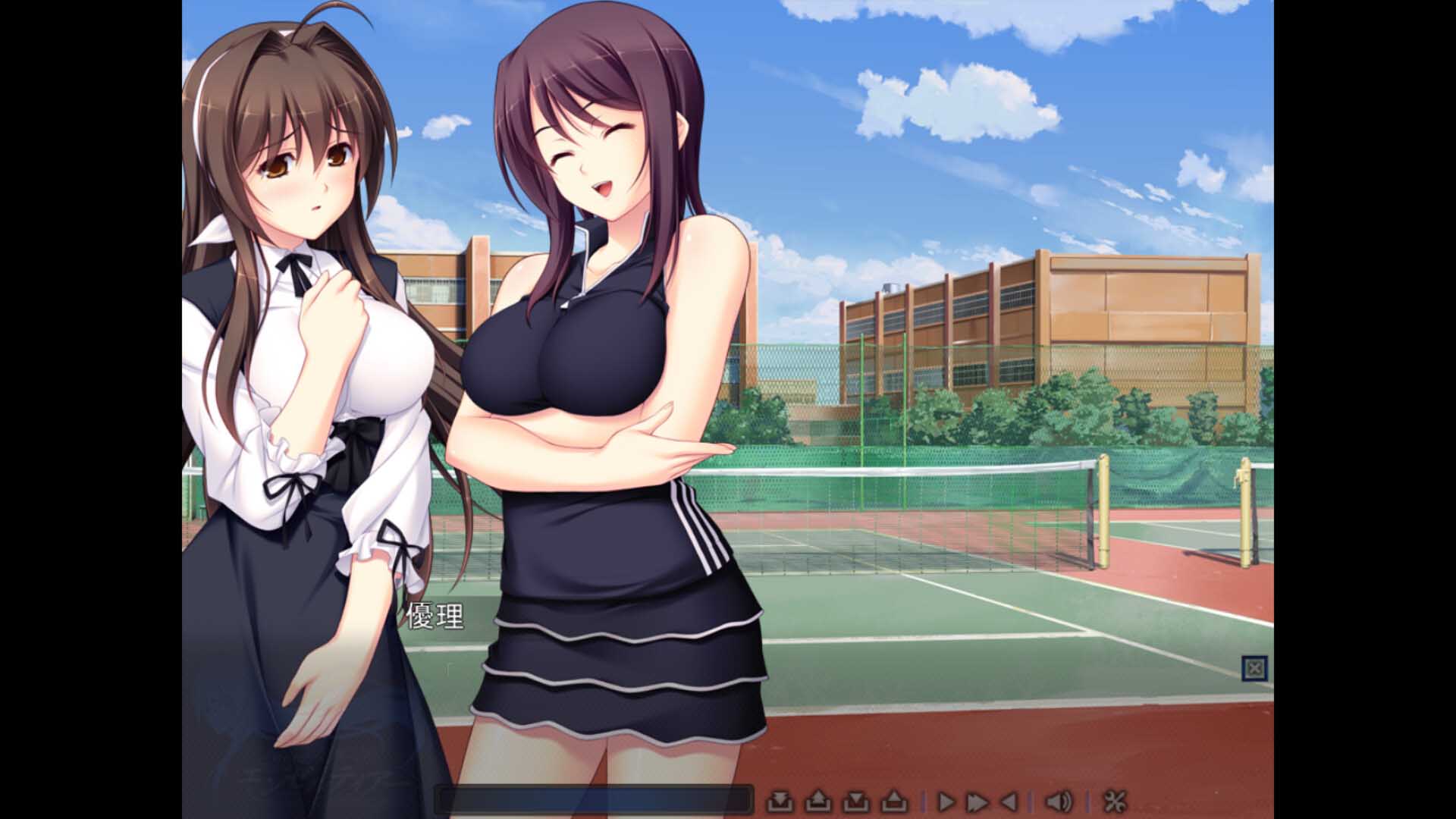The width and height of the screenshot is (1456, 819).
Task: Activate Skip mode with the fast-forward icon
Action: click(x=978, y=801)
